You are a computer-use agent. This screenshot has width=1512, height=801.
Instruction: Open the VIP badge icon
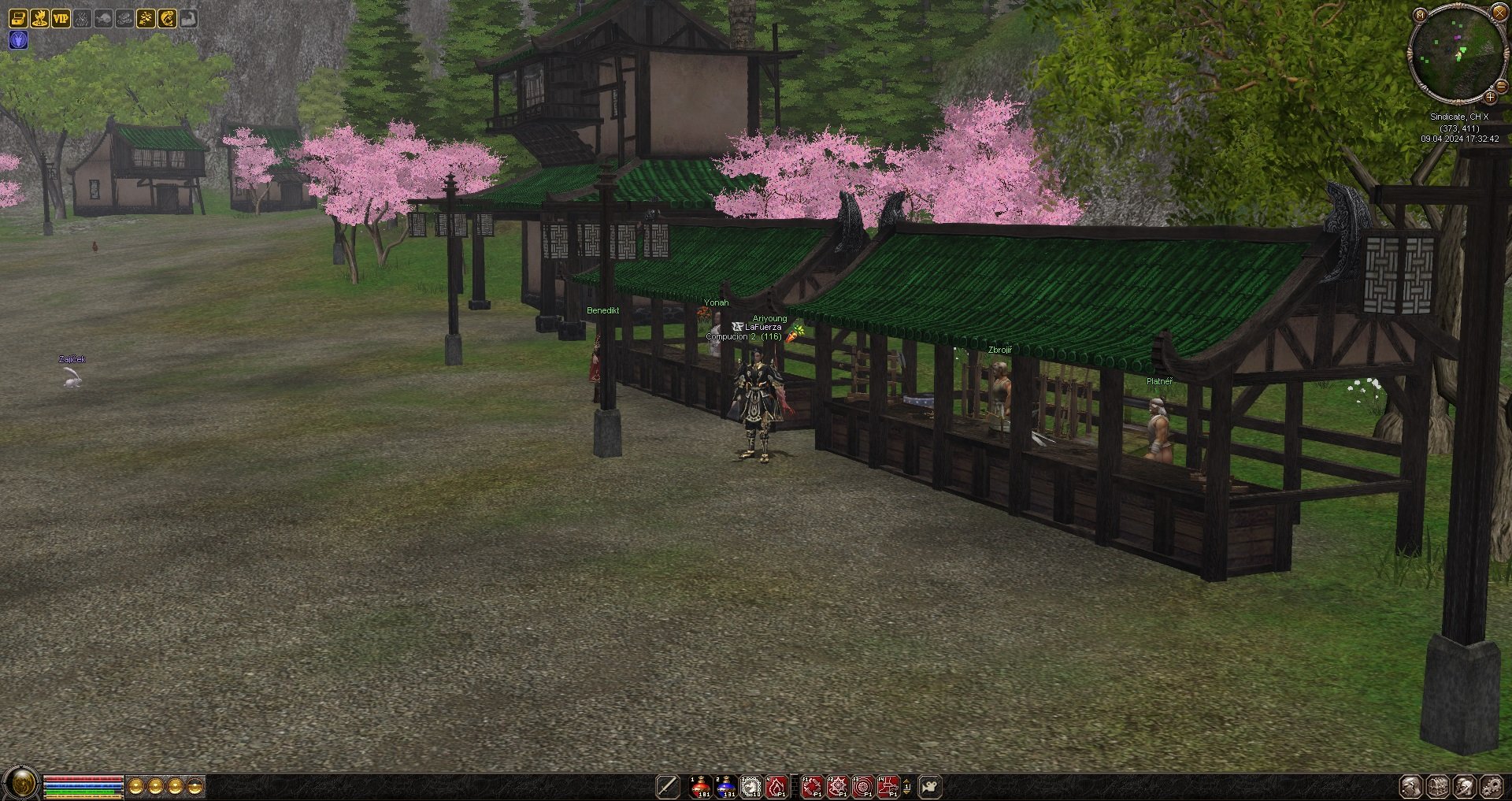coord(61,18)
